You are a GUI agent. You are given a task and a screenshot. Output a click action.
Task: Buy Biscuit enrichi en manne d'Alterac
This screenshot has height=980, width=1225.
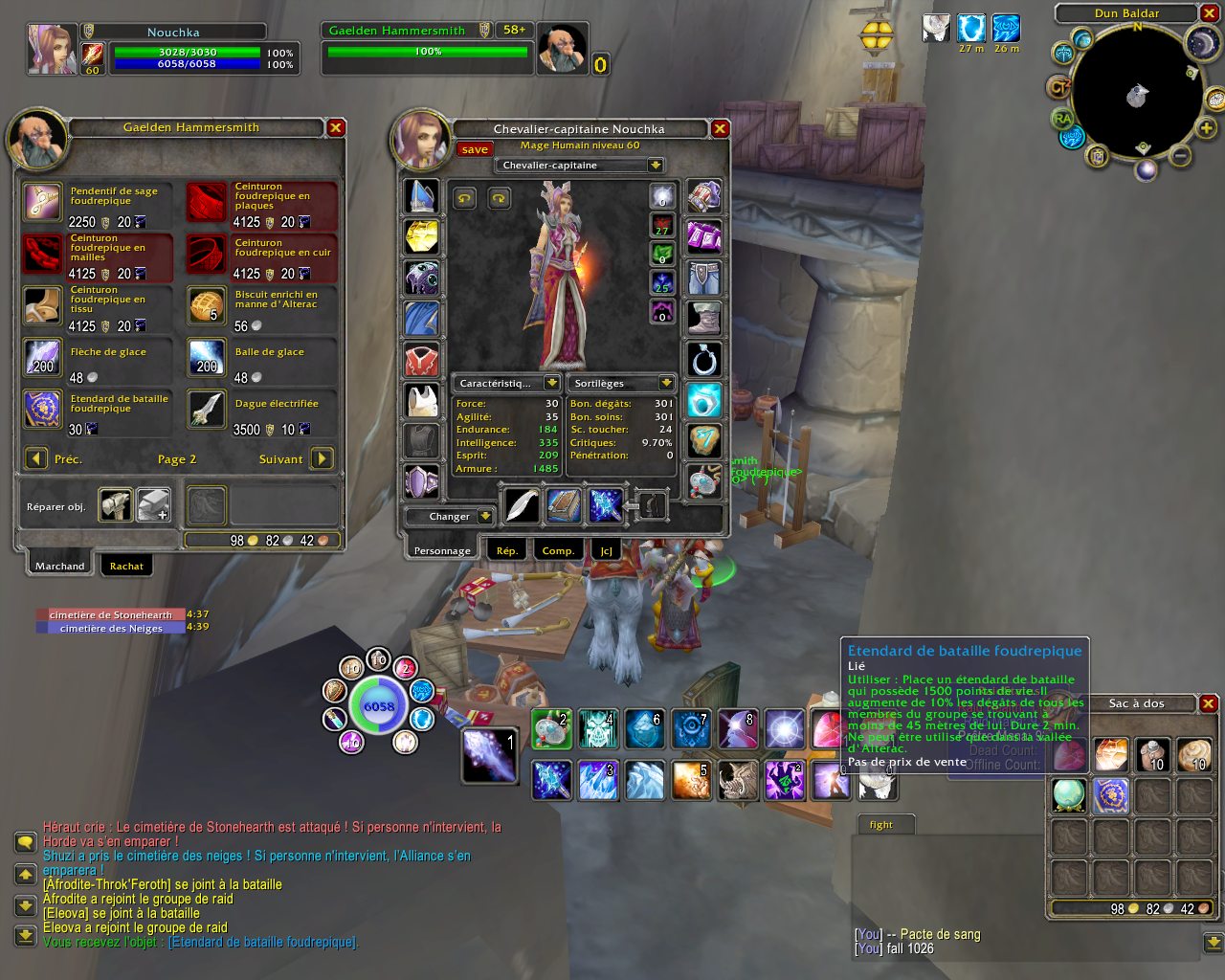click(207, 306)
